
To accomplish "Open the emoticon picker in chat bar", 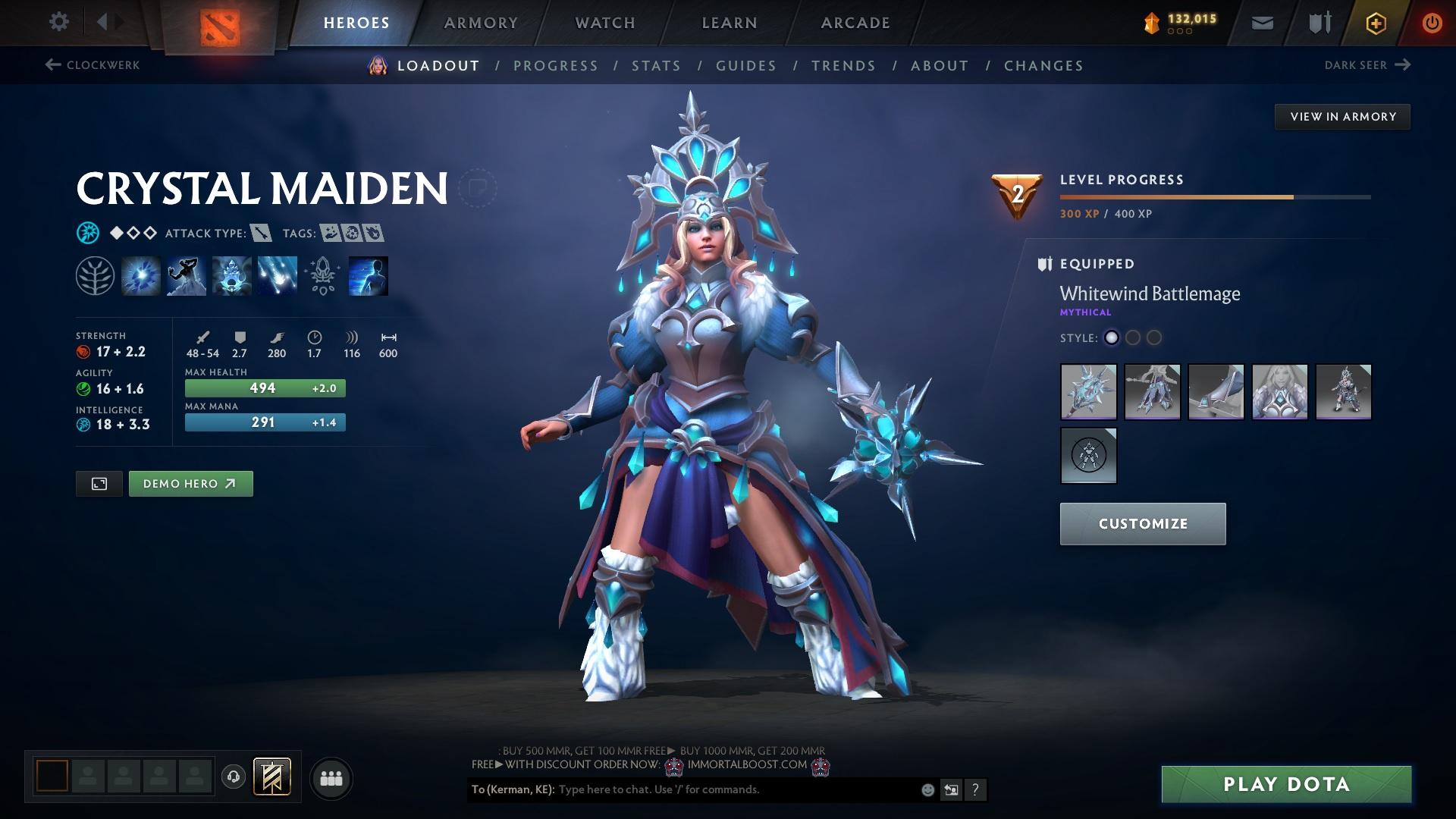I will pyautogui.click(x=927, y=789).
